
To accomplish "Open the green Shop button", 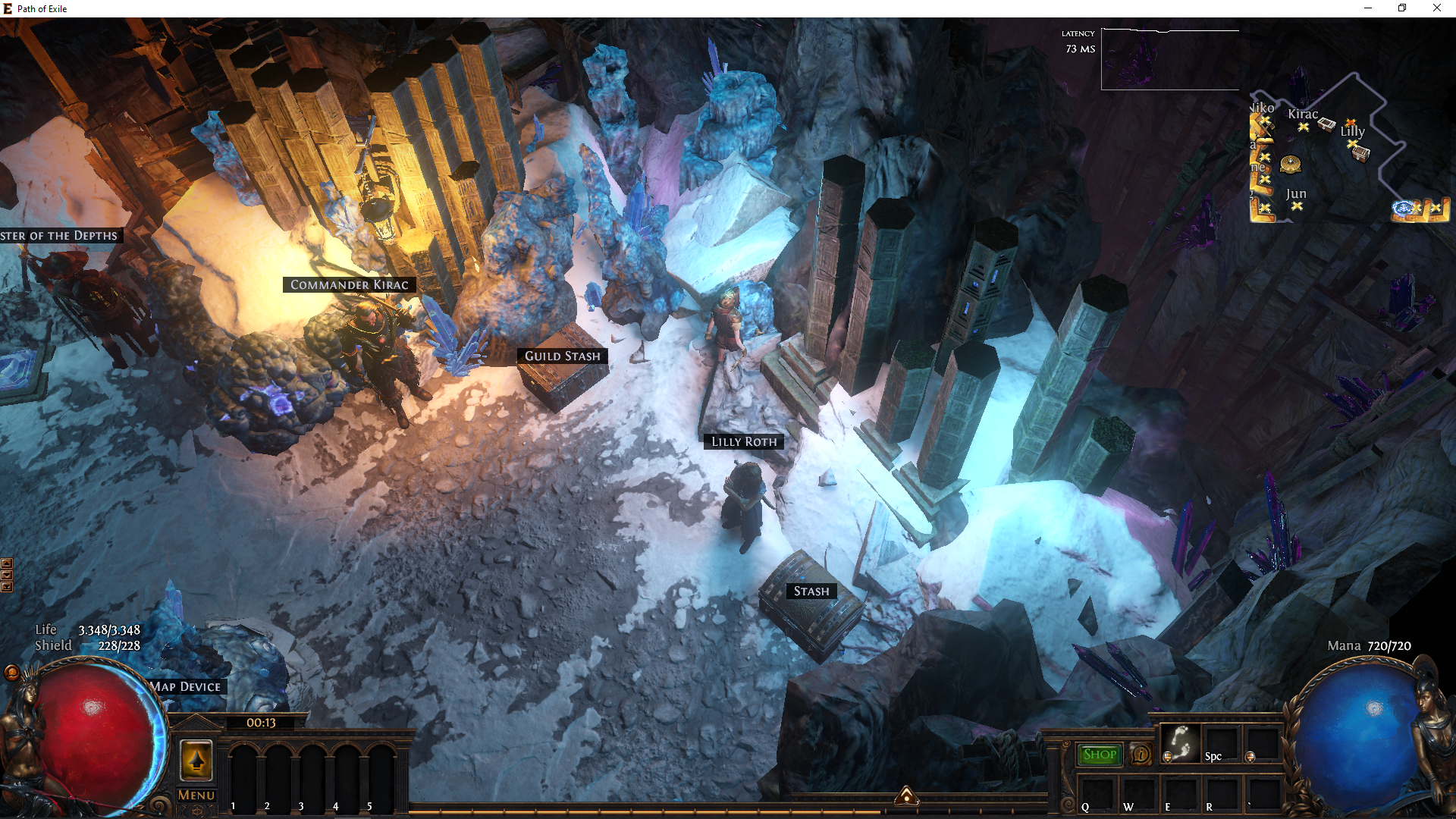I will coord(1099,755).
